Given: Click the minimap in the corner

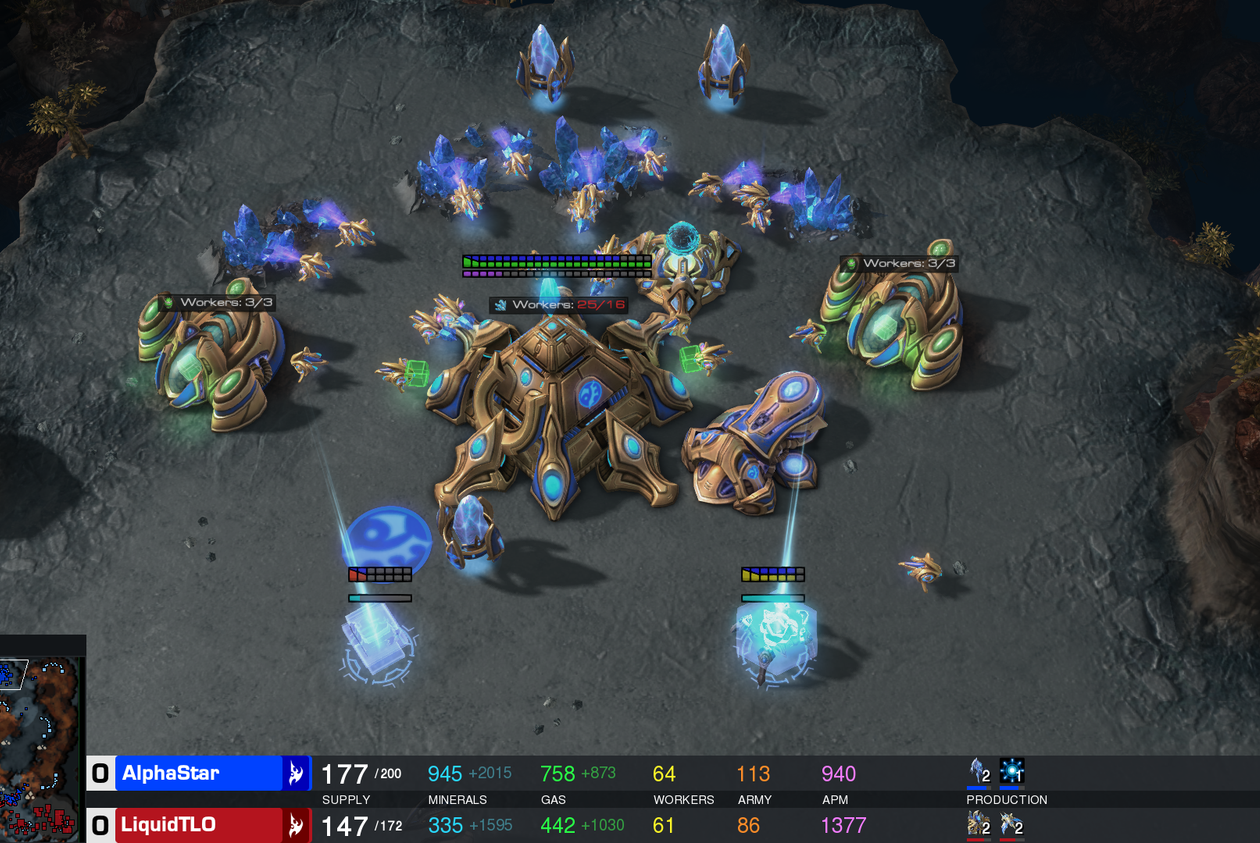Looking at the screenshot, I should click(x=41, y=742).
